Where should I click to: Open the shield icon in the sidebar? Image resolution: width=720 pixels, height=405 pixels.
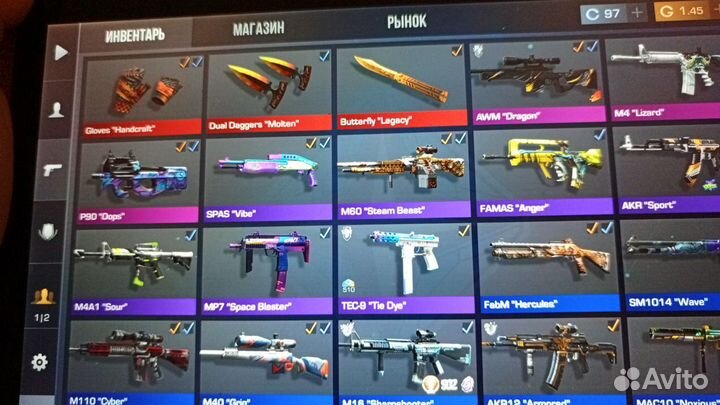[46, 232]
